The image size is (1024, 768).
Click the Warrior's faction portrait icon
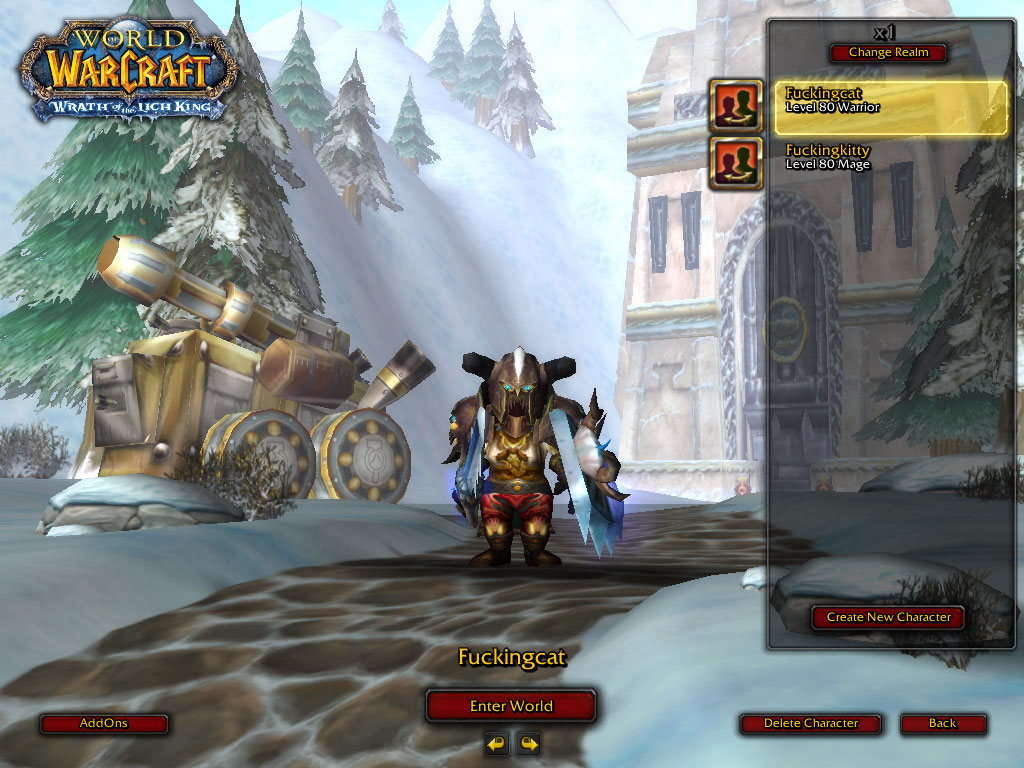[735, 106]
